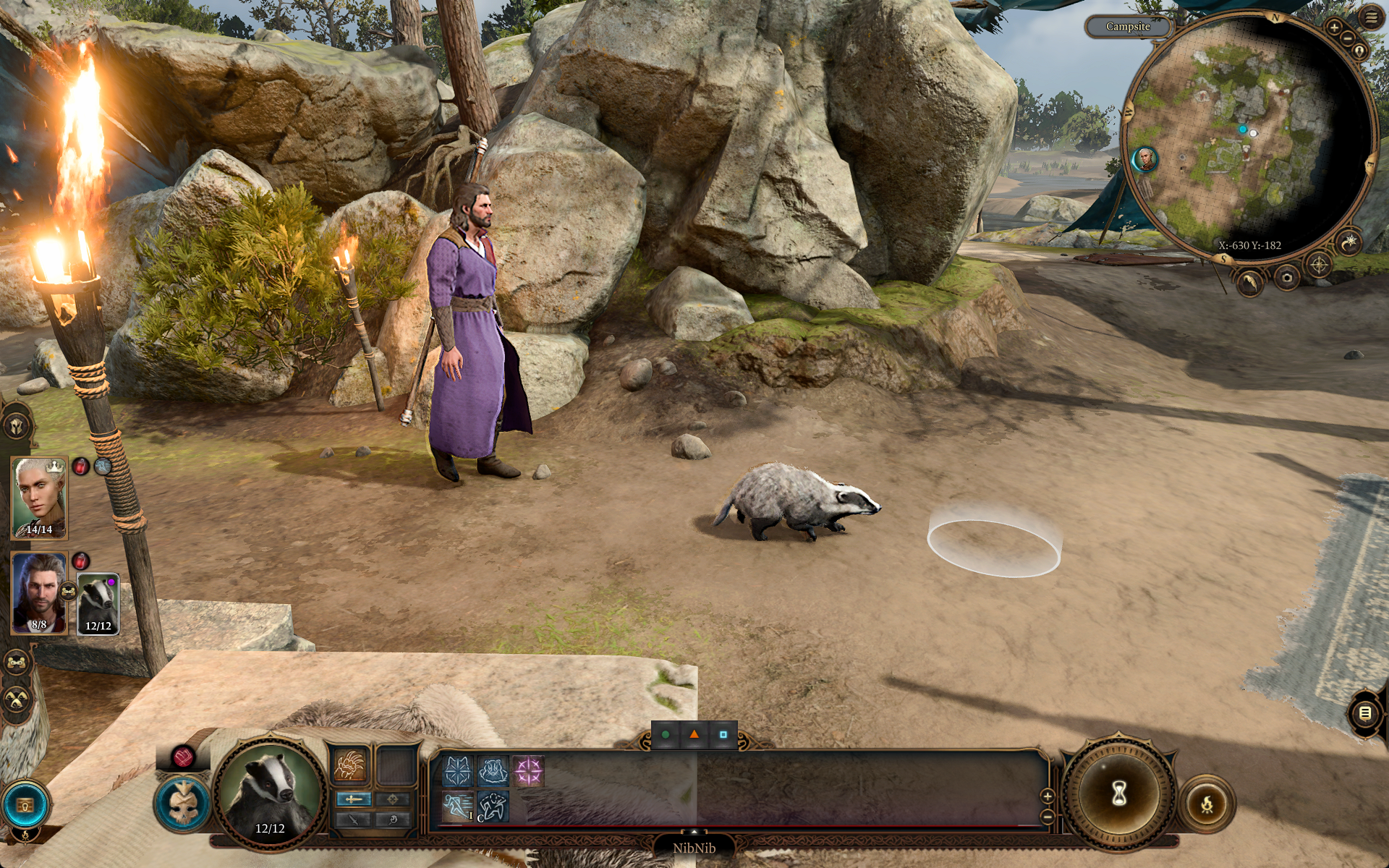Zoom out the minimap with minus button
The image size is (1389, 868).
[1348, 38]
